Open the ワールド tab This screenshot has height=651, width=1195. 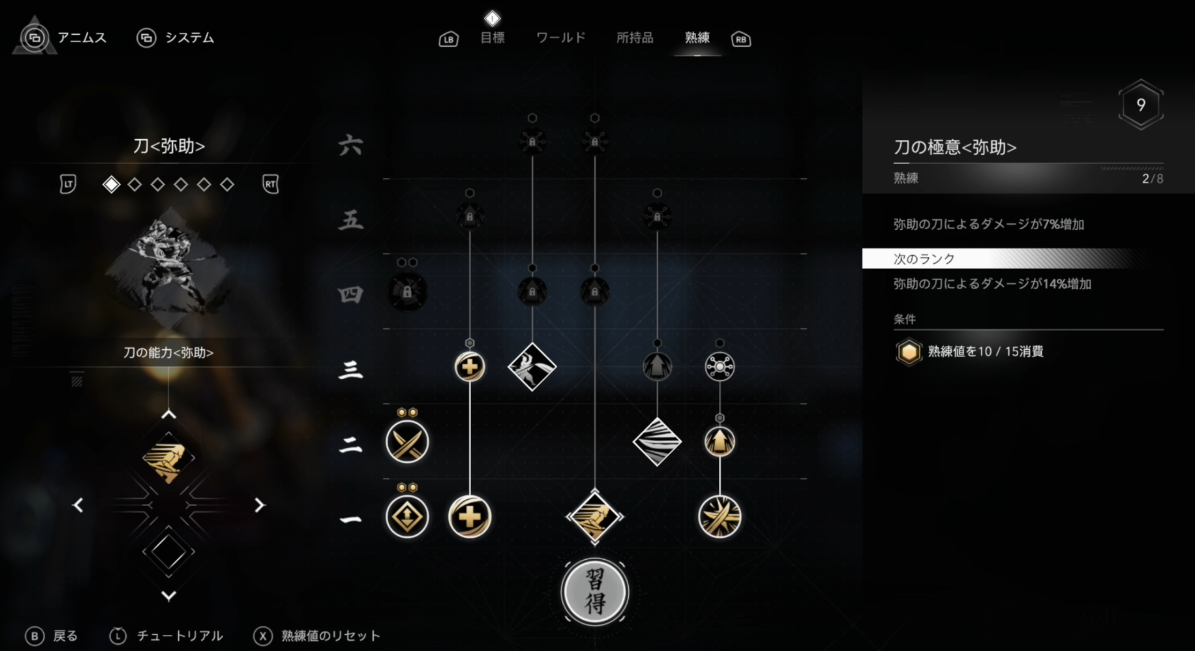[560, 38]
